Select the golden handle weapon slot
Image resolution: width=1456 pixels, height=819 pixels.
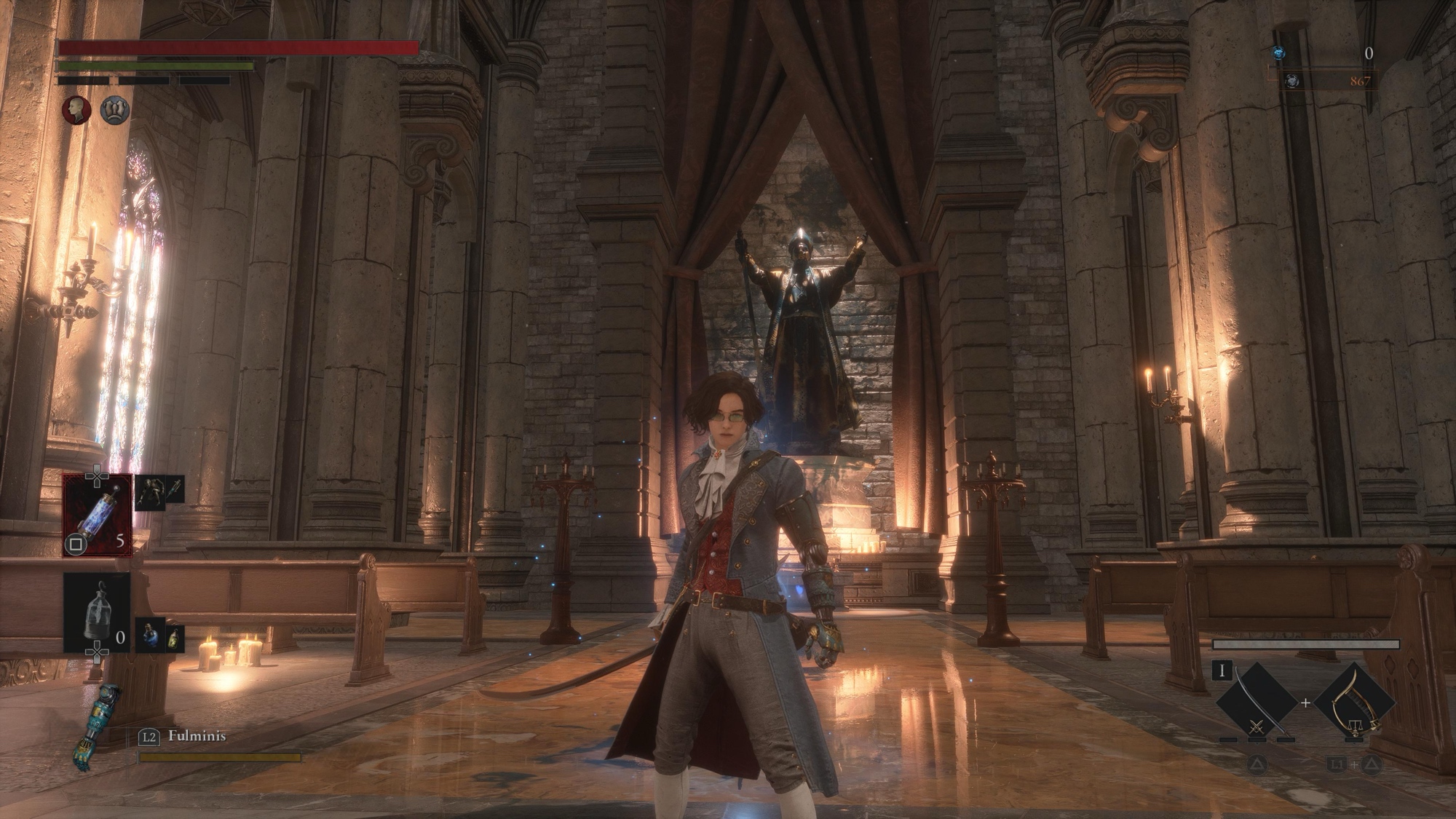click(x=1354, y=703)
